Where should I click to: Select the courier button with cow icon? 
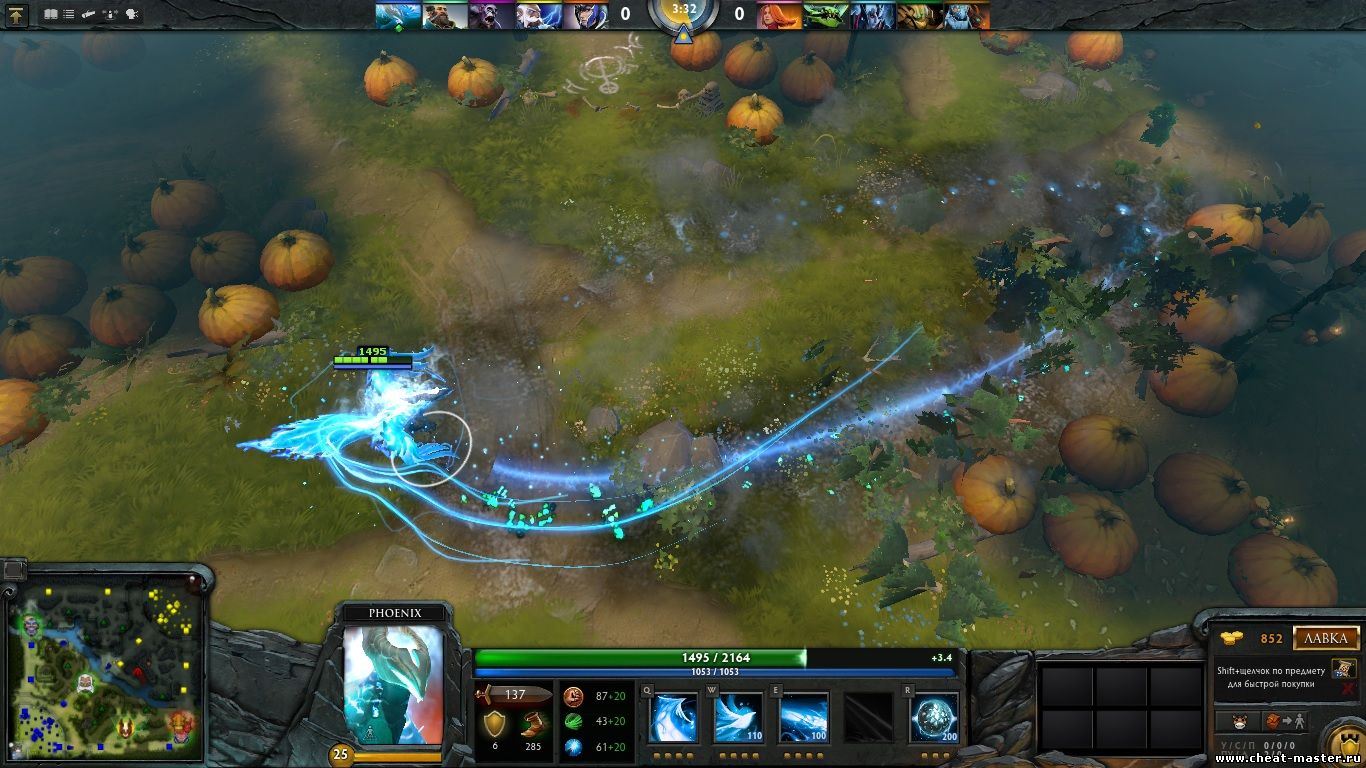1241,721
